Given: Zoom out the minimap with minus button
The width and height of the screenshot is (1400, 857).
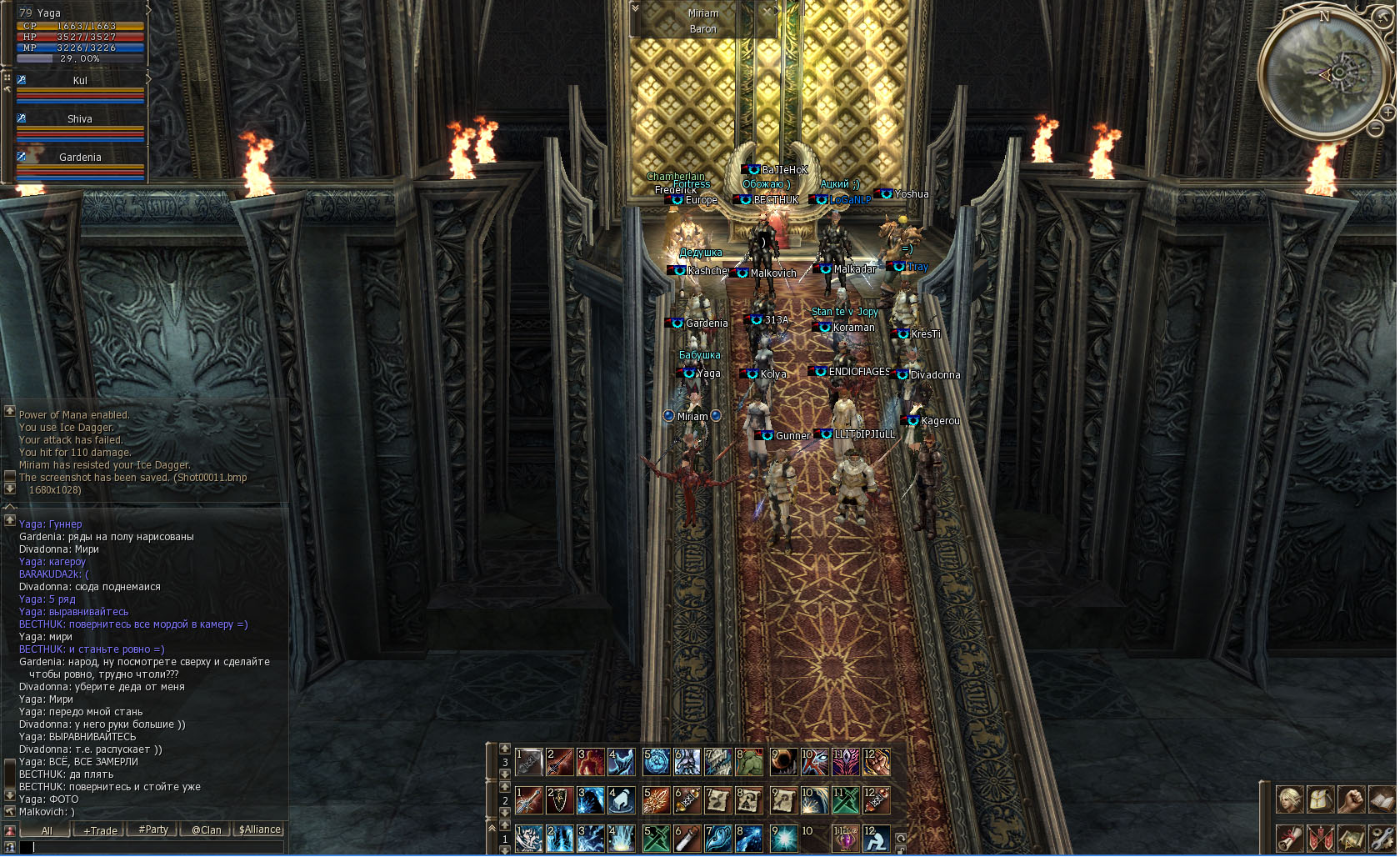Looking at the screenshot, I should tap(1375, 128).
